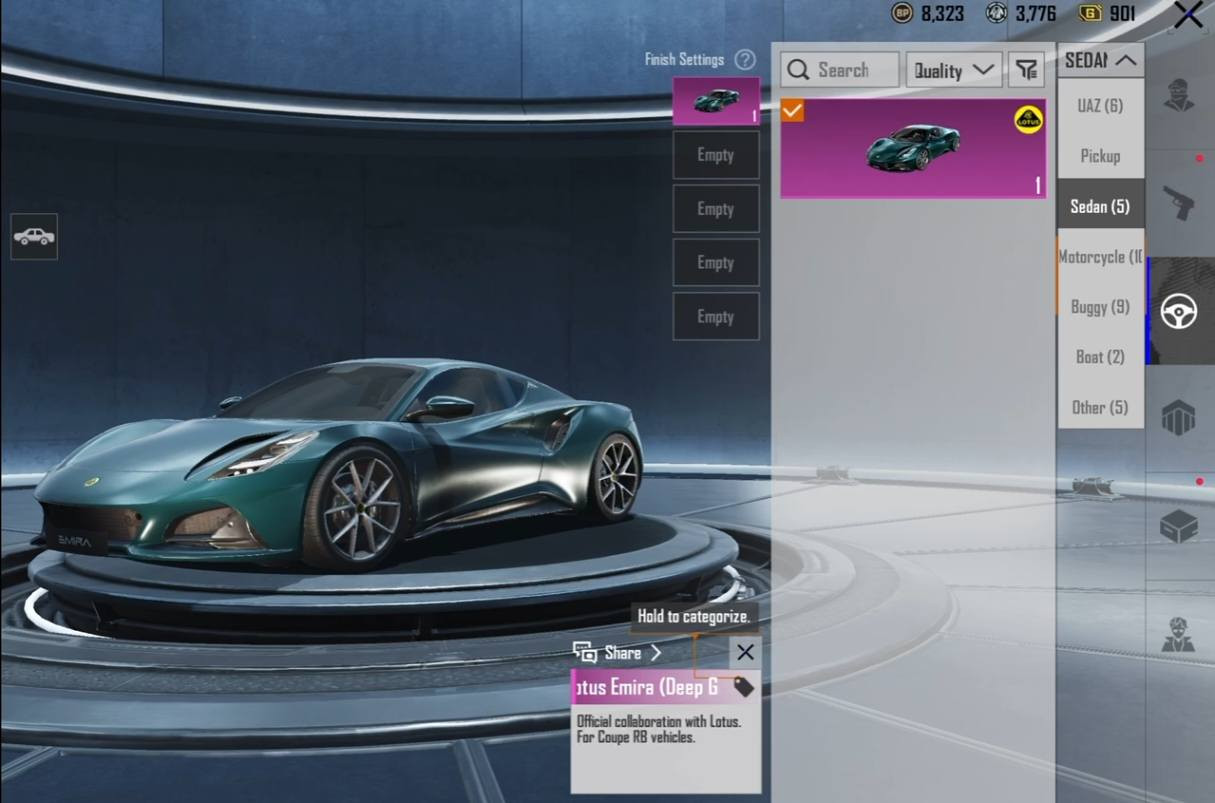Open the Quality sort dropdown
1215x803 pixels.
point(954,70)
